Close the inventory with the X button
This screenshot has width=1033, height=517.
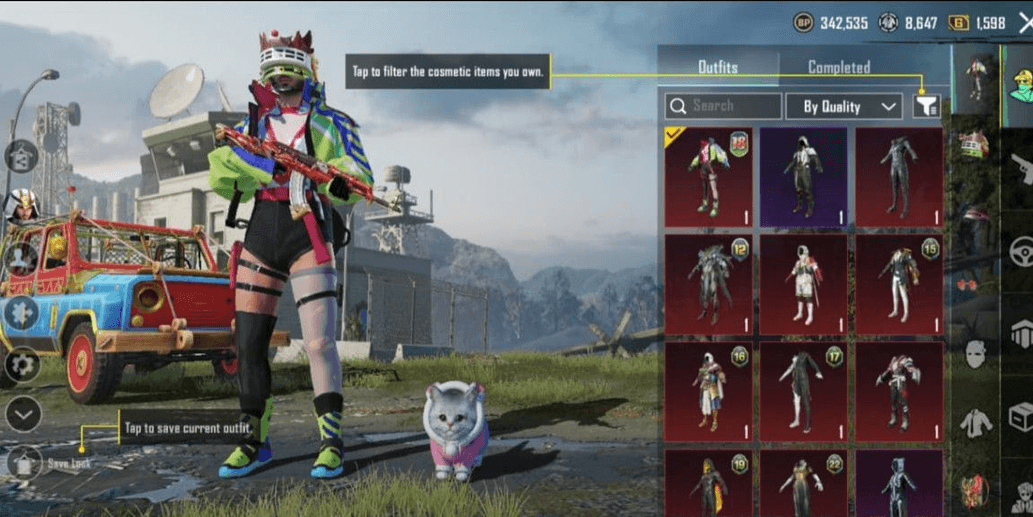[x=1024, y=22]
